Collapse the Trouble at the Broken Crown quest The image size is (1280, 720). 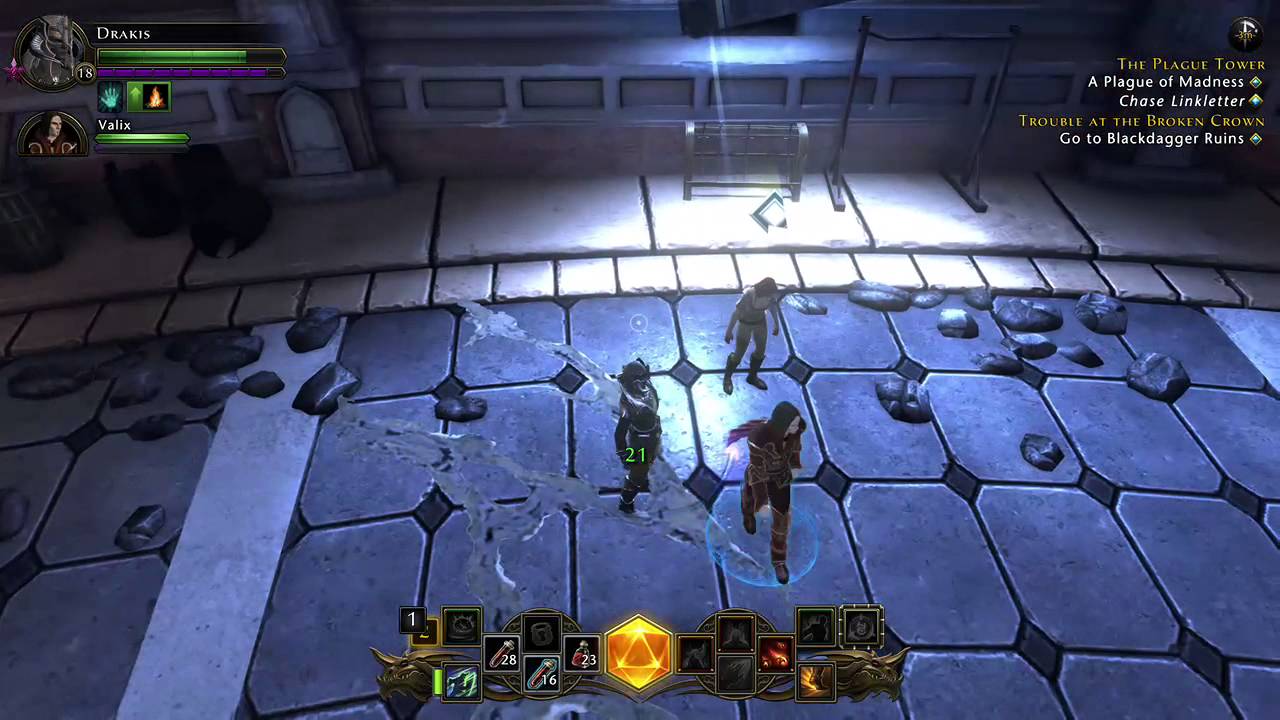tap(1140, 120)
